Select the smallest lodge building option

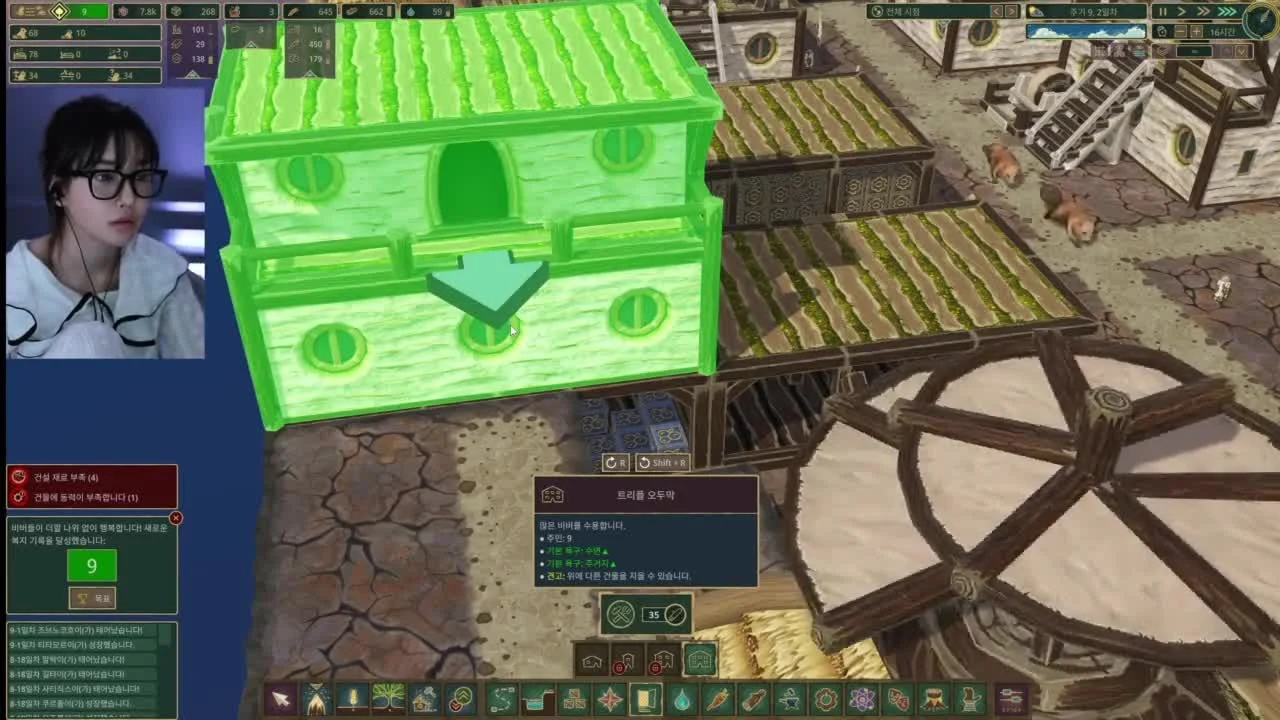[592, 660]
